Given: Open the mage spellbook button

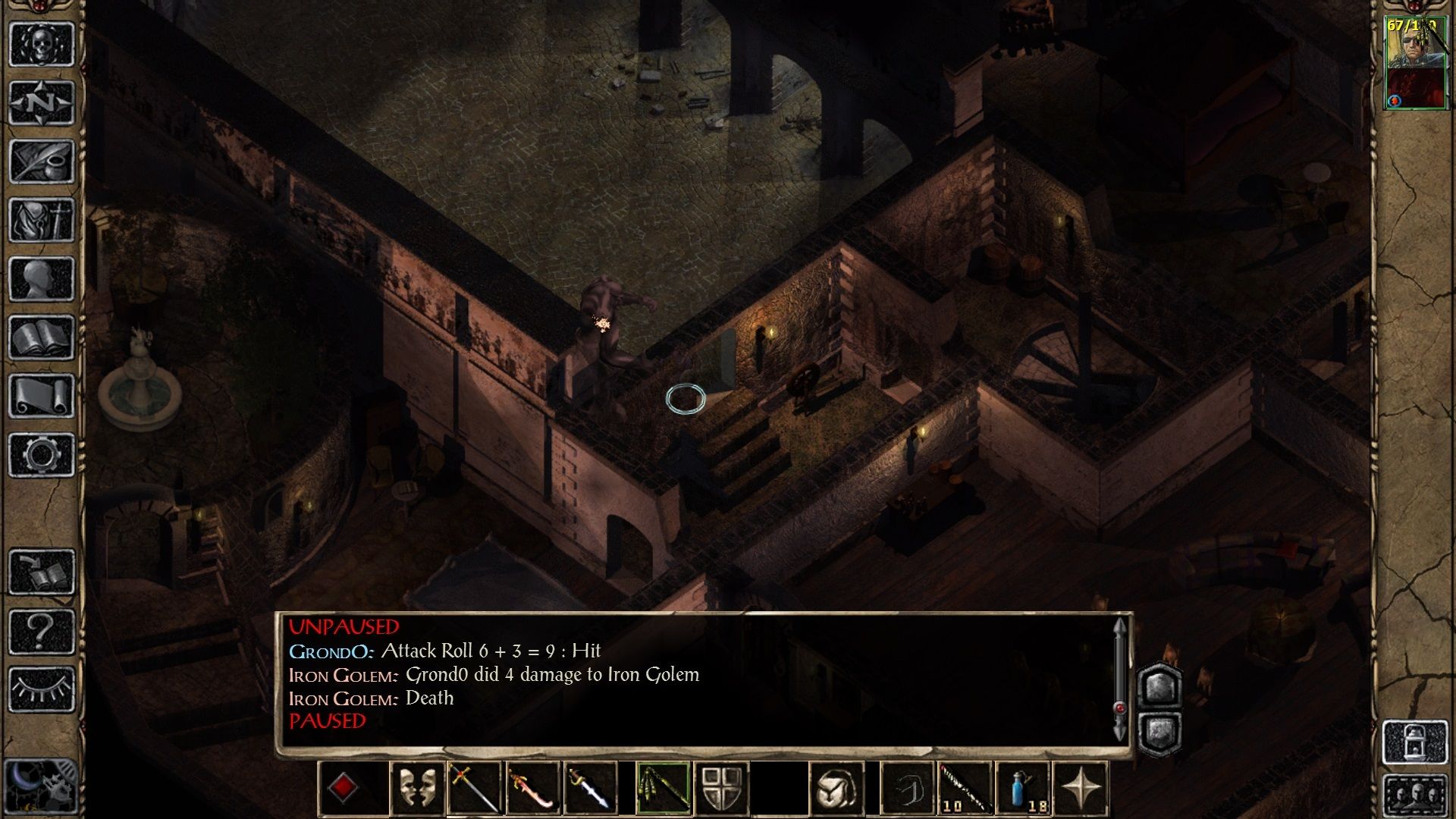Looking at the screenshot, I should pyautogui.click(x=42, y=337).
